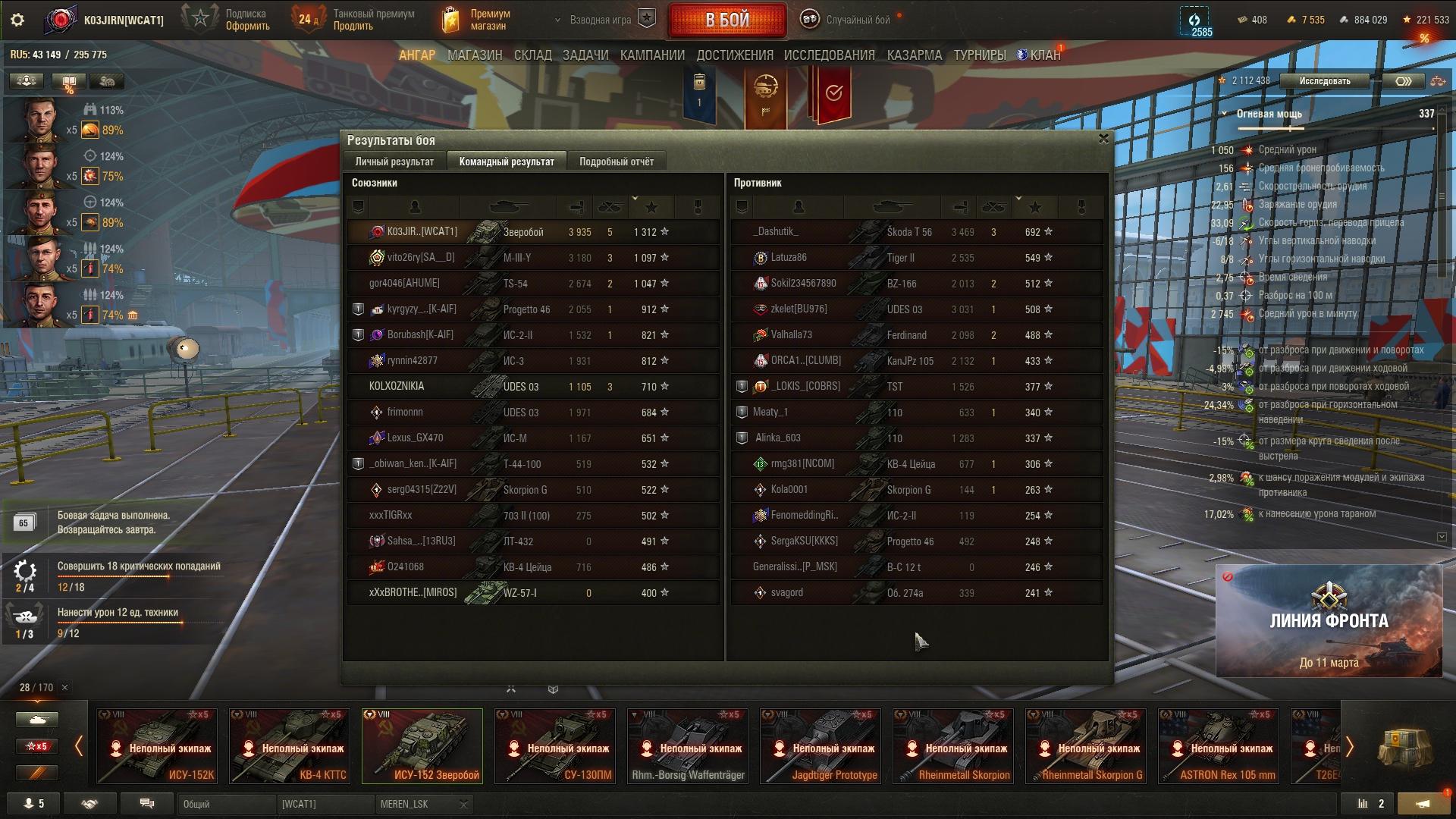Open the Общий chat channel tab

click(x=226, y=804)
